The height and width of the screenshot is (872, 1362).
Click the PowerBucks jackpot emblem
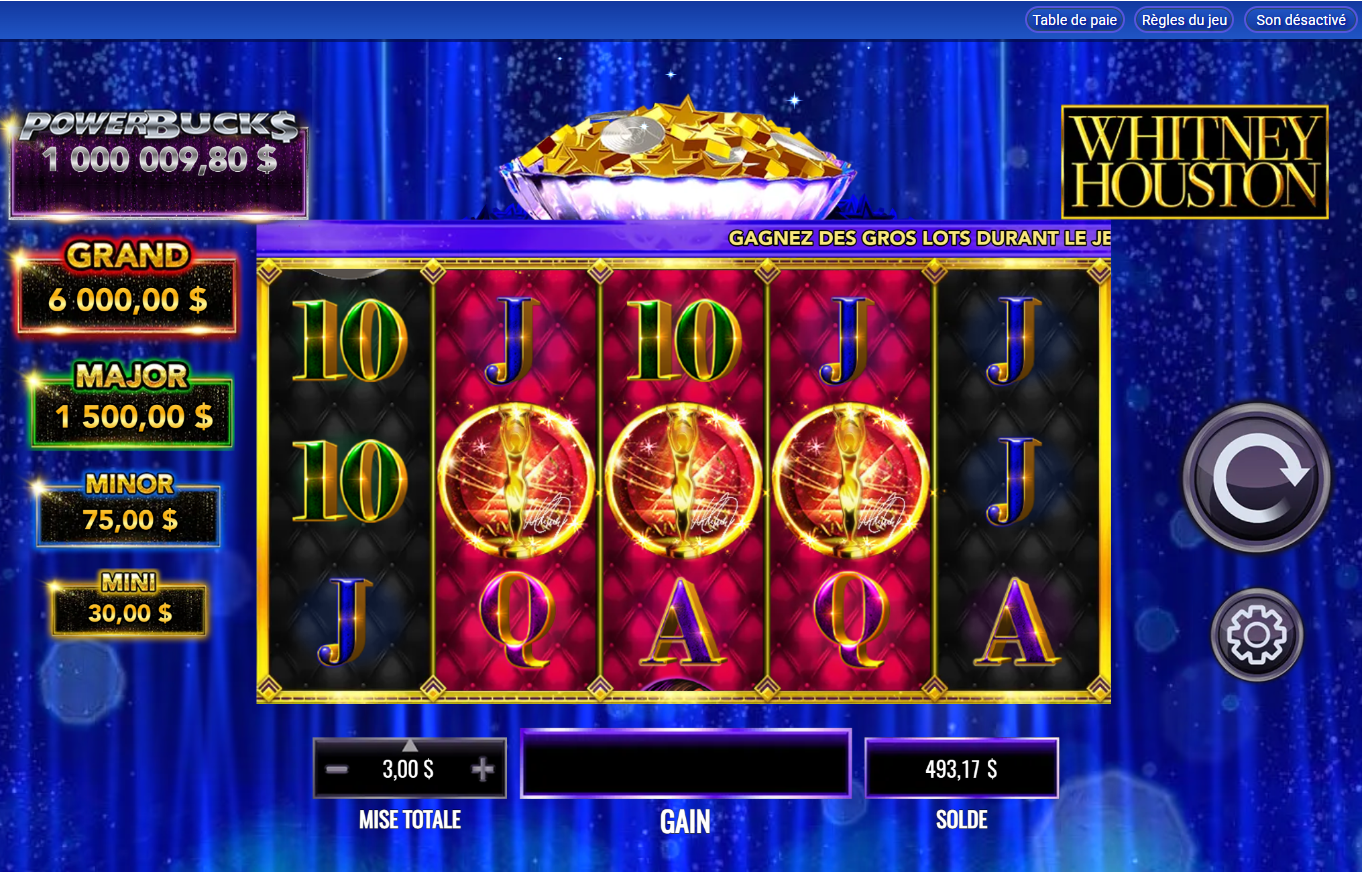158,157
